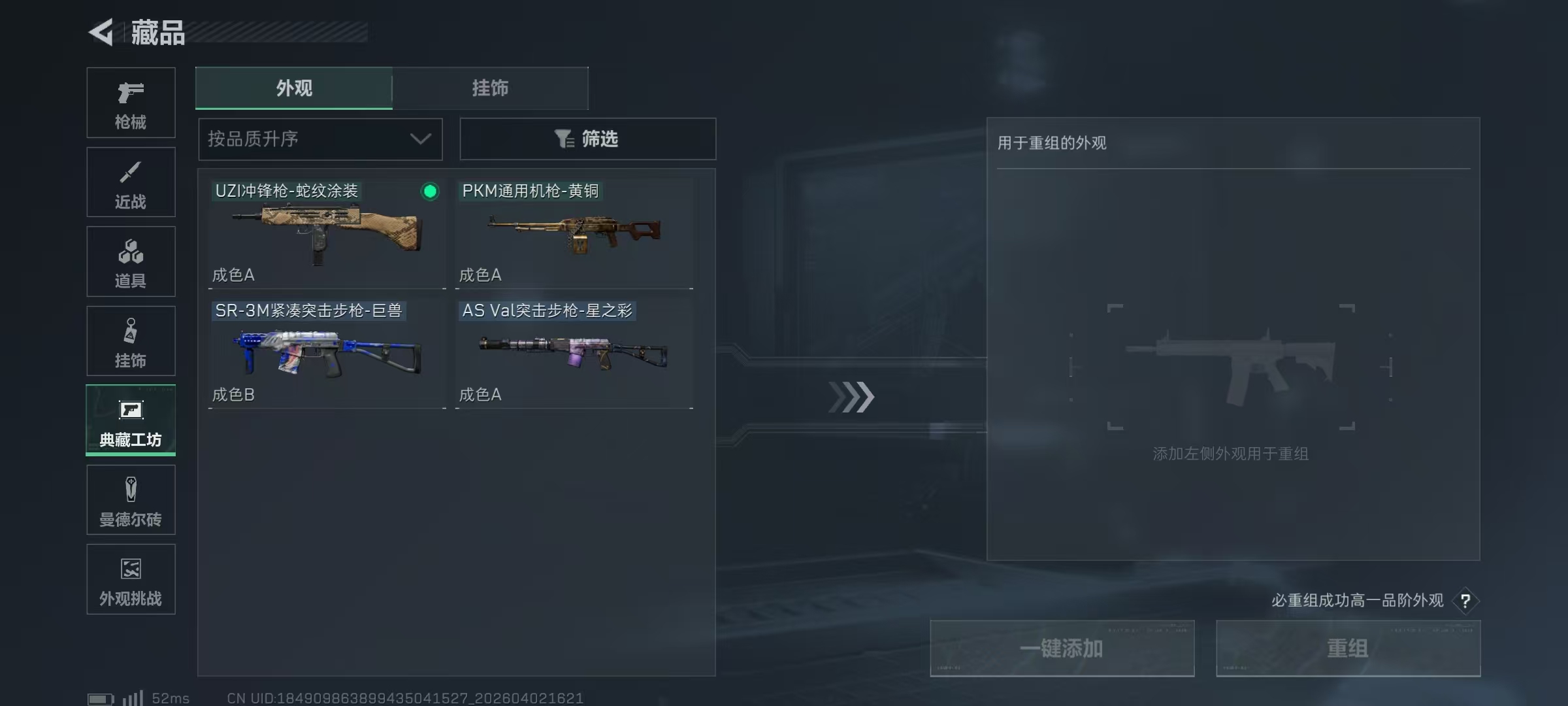Switch to the 外观 tab

[x=293, y=88]
